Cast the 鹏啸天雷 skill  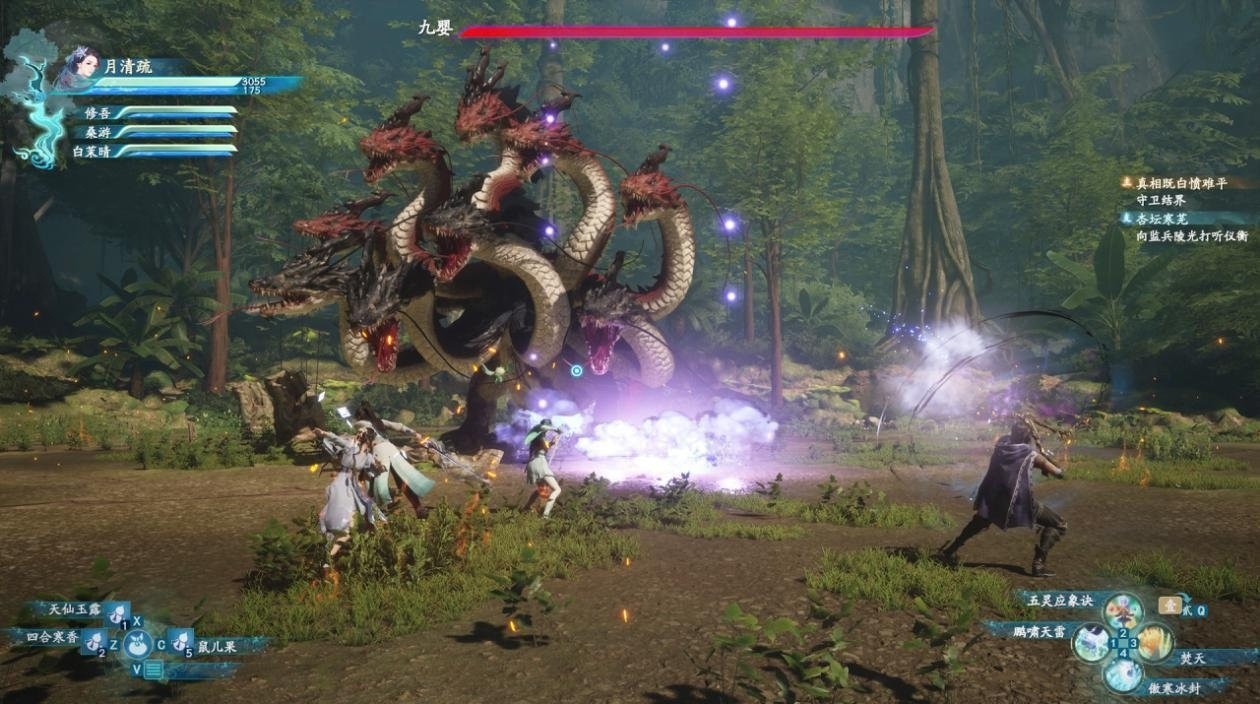1090,641
